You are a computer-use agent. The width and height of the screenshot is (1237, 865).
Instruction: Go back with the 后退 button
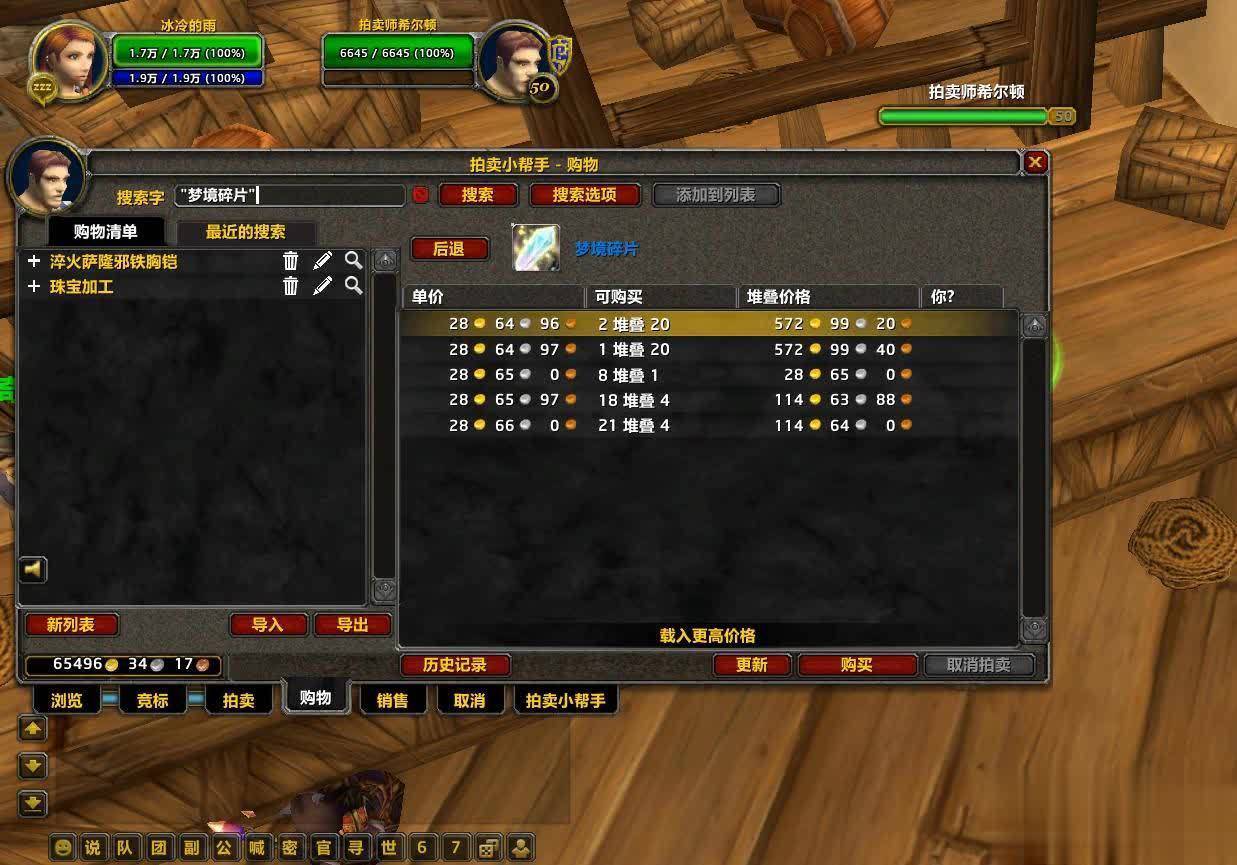point(449,249)
